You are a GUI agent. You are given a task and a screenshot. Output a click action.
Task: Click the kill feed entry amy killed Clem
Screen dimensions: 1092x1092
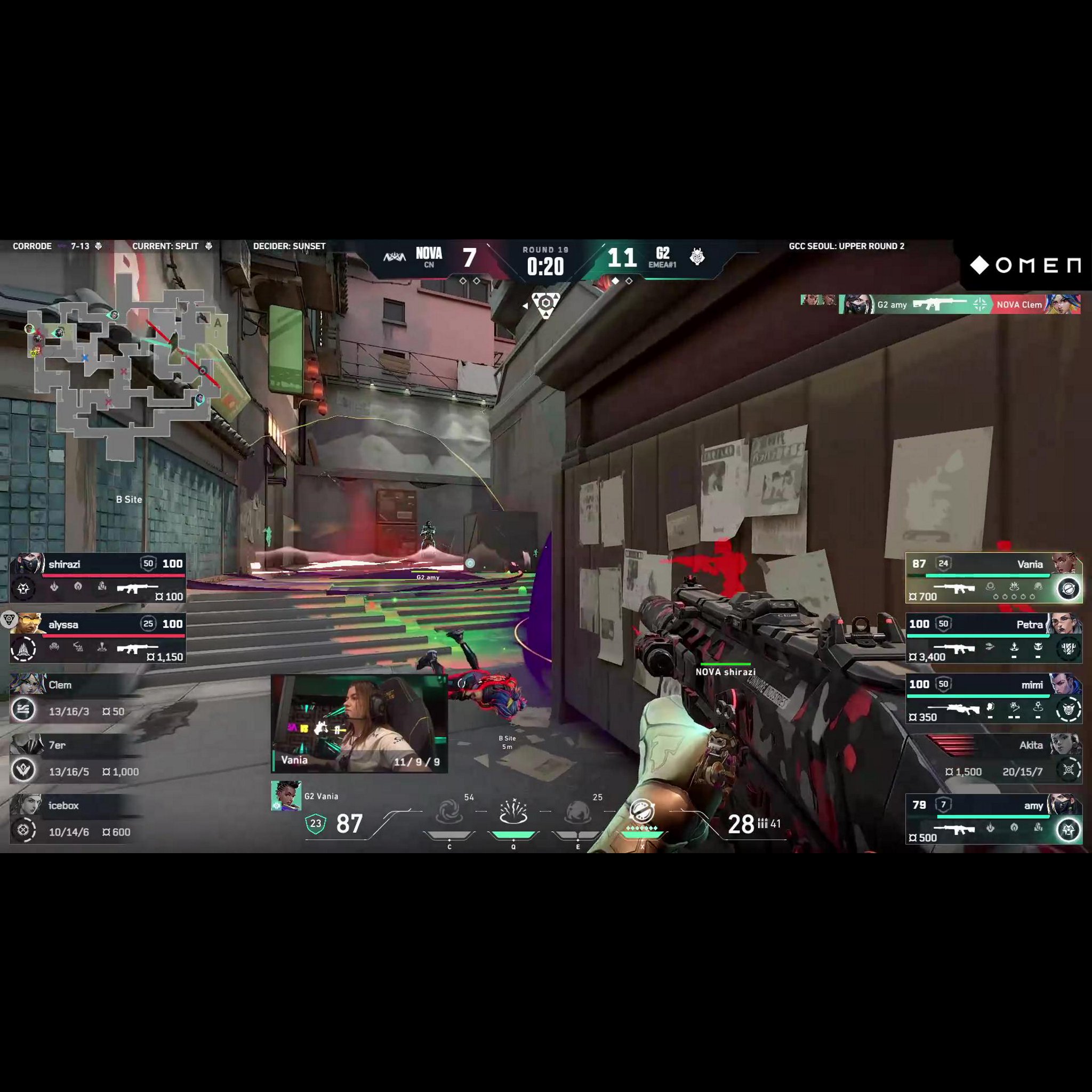click(960, 304)
